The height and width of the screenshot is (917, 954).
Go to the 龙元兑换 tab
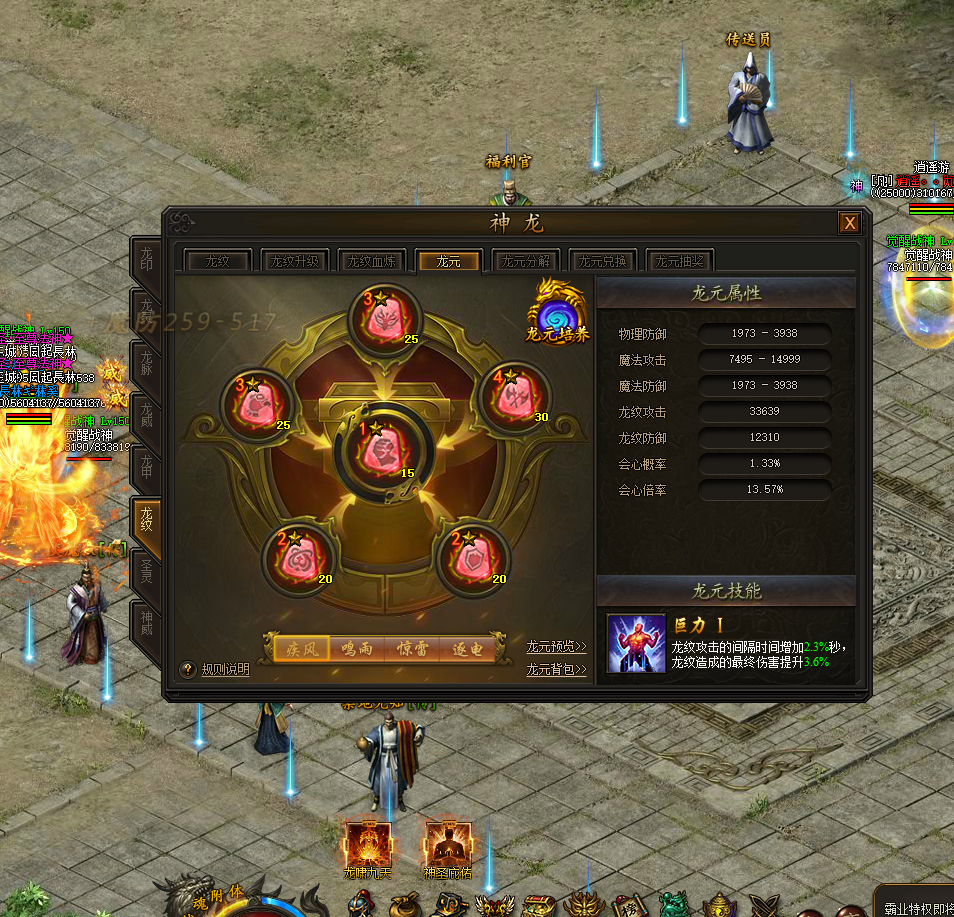coord(603,261)
